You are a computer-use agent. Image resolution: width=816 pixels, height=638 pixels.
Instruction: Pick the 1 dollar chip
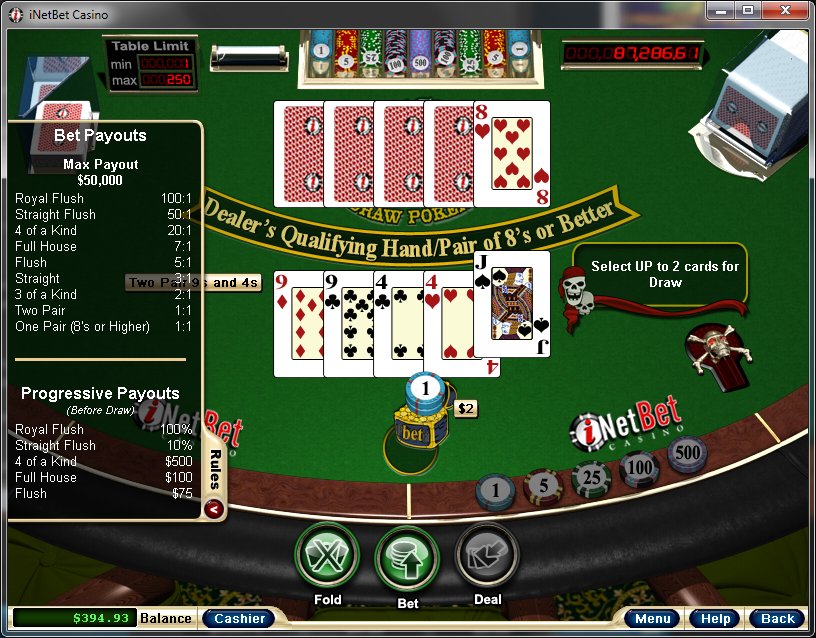497,491
